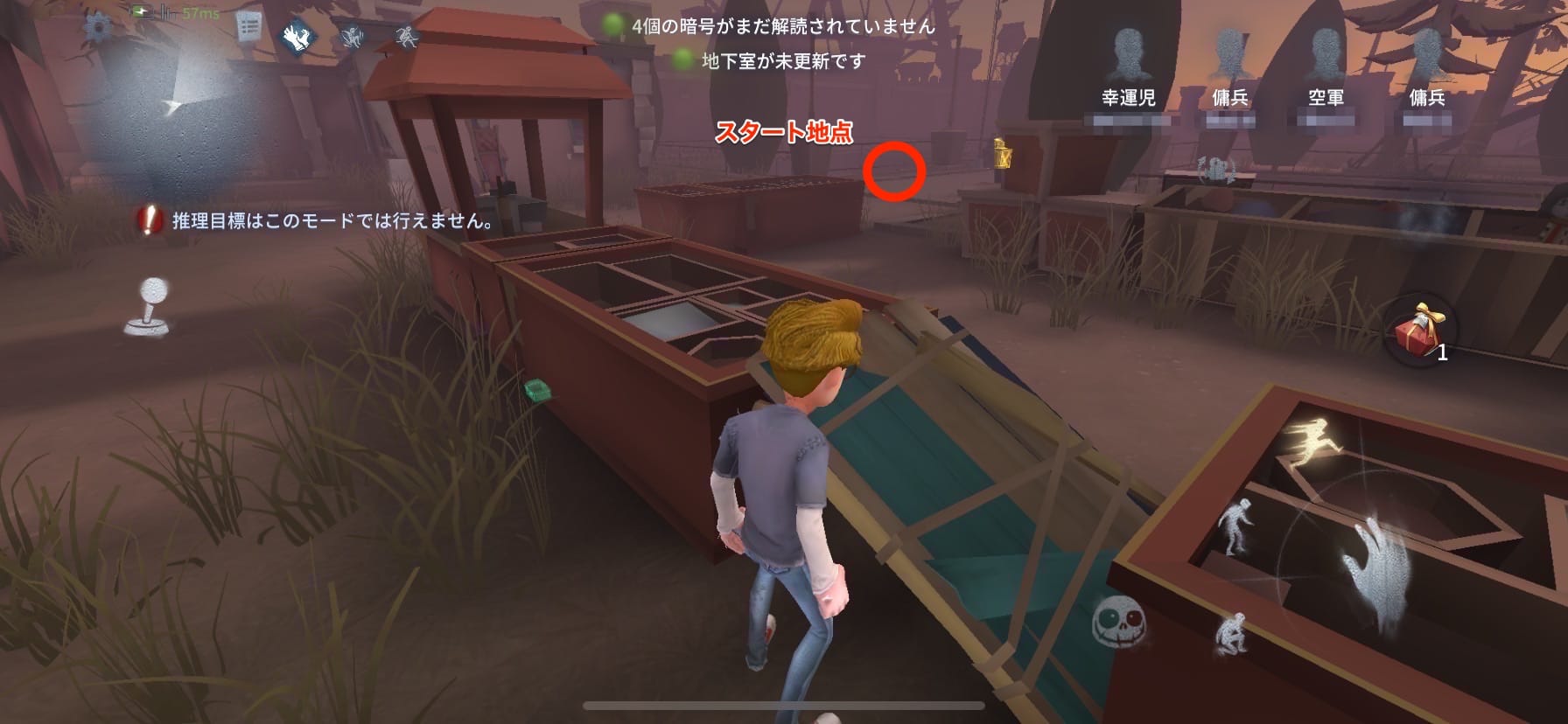Select the 空軍 player portrait
The width and height of the screenshot is (1568, 724).
click(1323, 52)
